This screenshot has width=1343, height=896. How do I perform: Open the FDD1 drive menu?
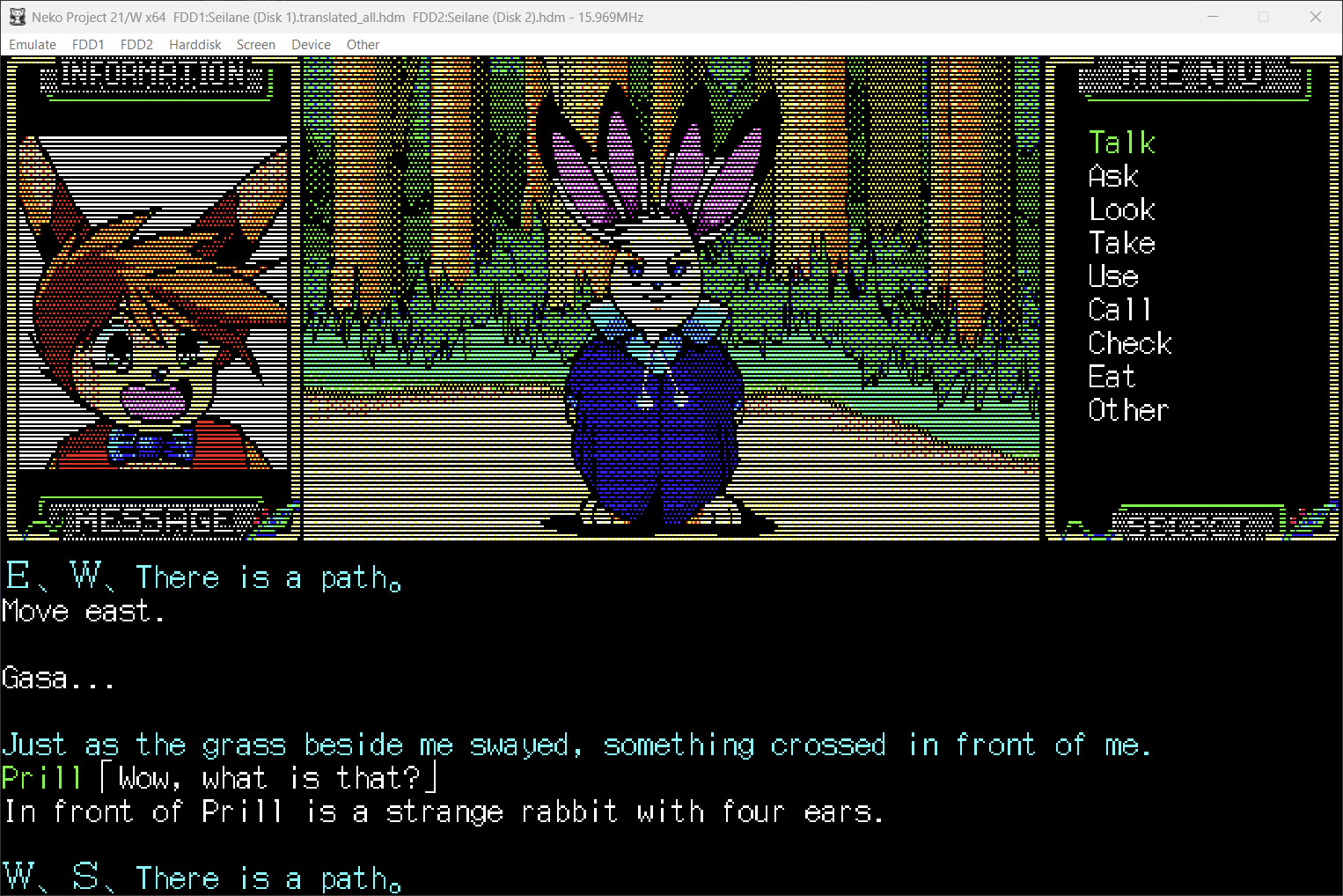(88, 45)
